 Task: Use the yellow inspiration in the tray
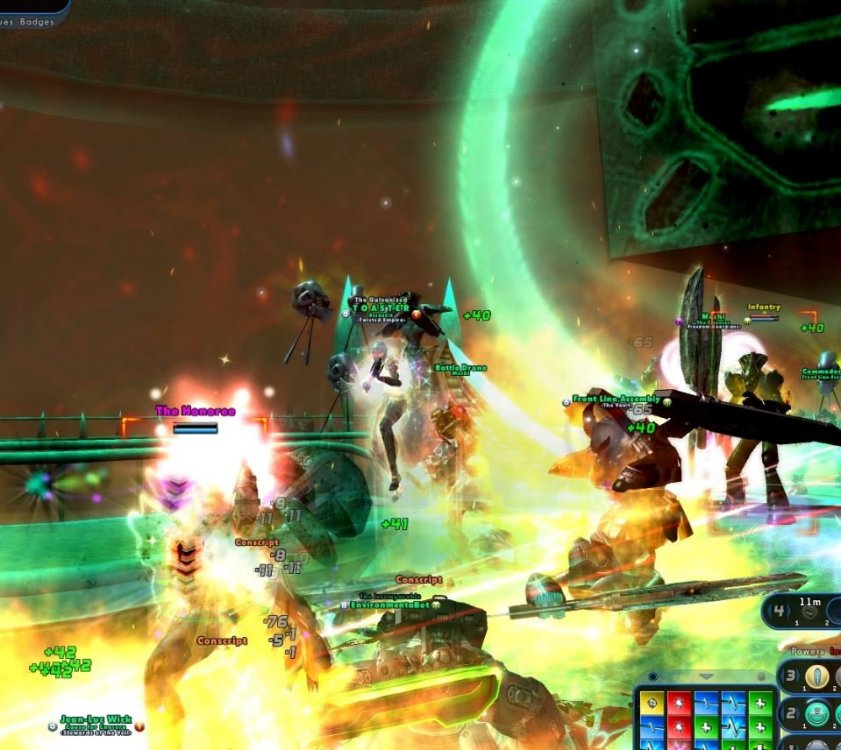click(x=651, y=702)
